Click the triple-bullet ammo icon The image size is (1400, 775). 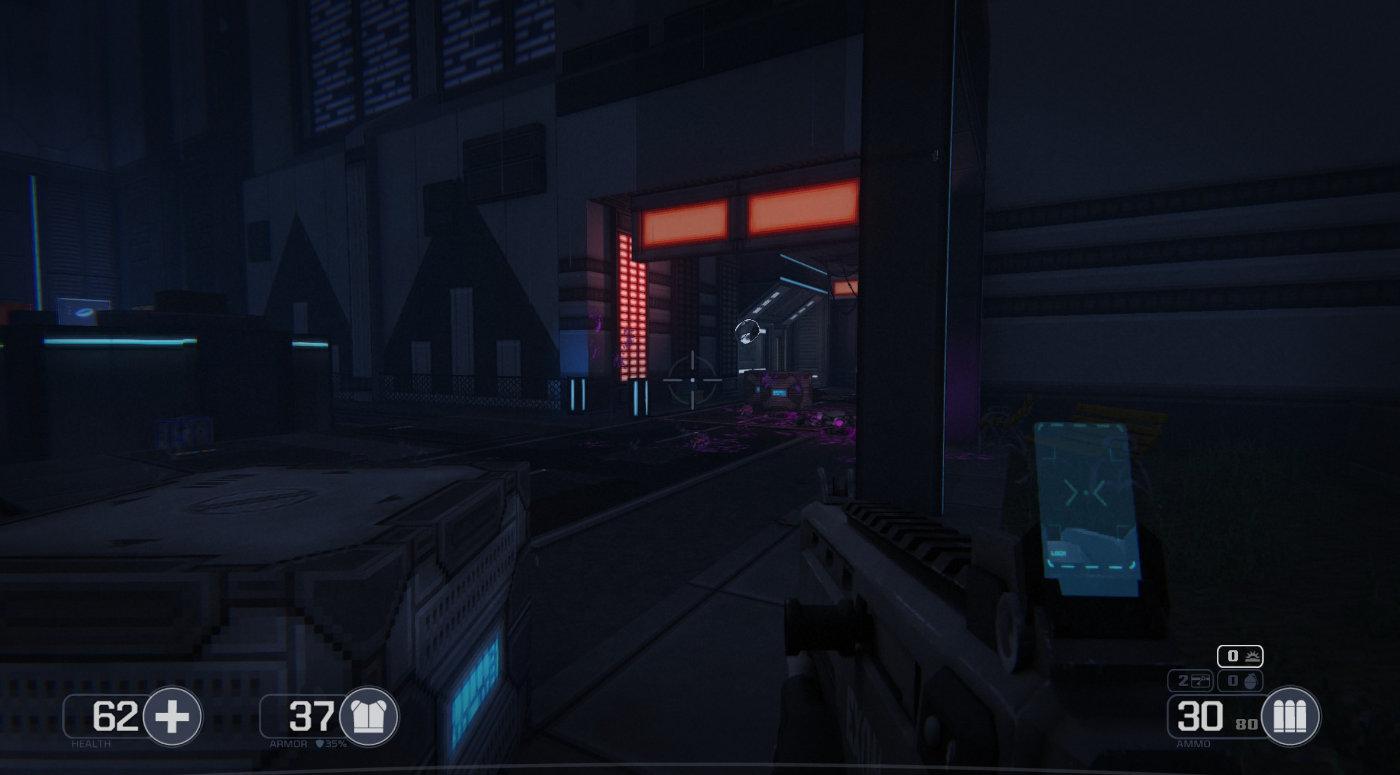(x=1288, y=716)
